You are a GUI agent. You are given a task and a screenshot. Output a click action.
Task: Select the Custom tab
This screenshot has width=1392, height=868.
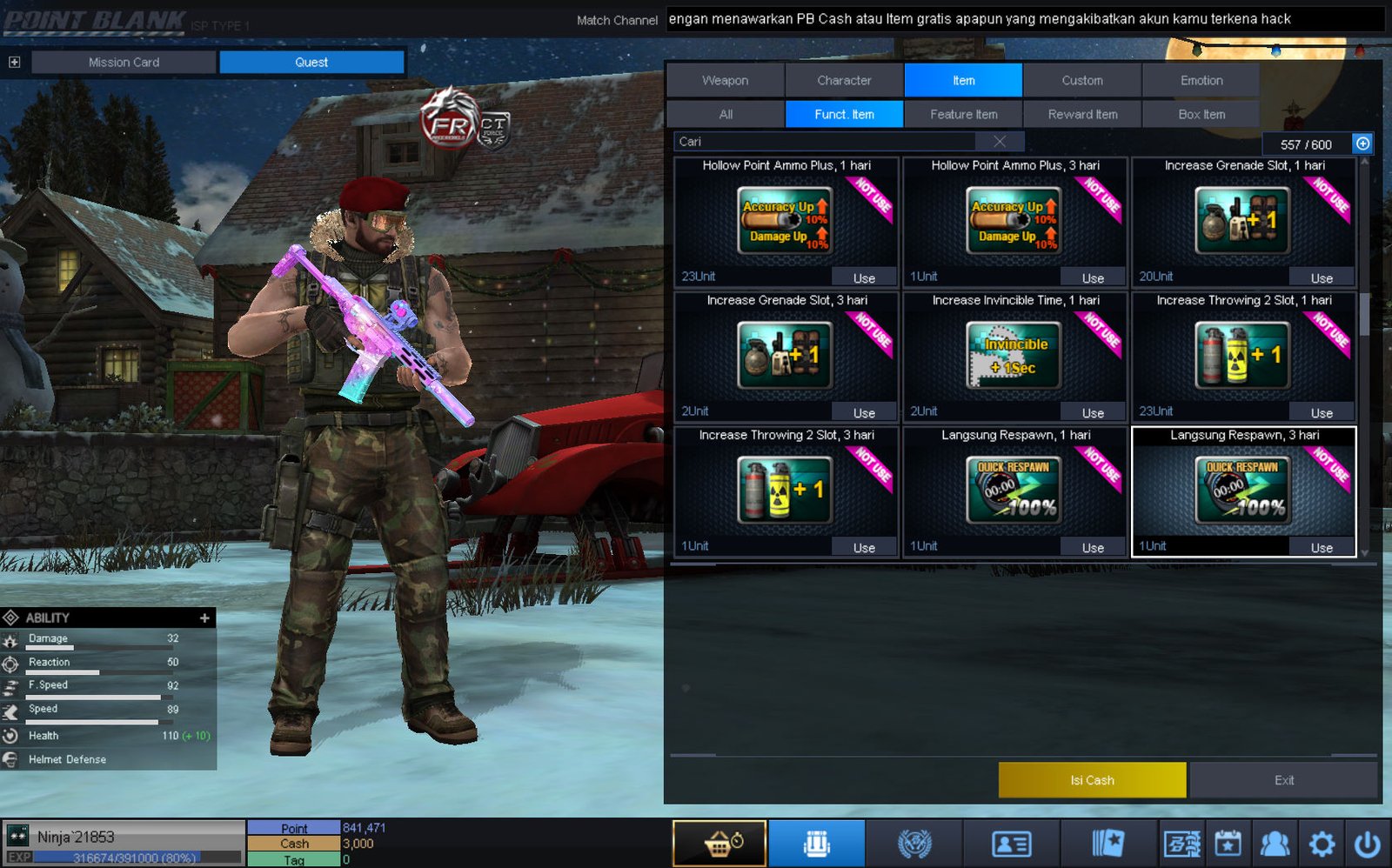coord(1081,80)
